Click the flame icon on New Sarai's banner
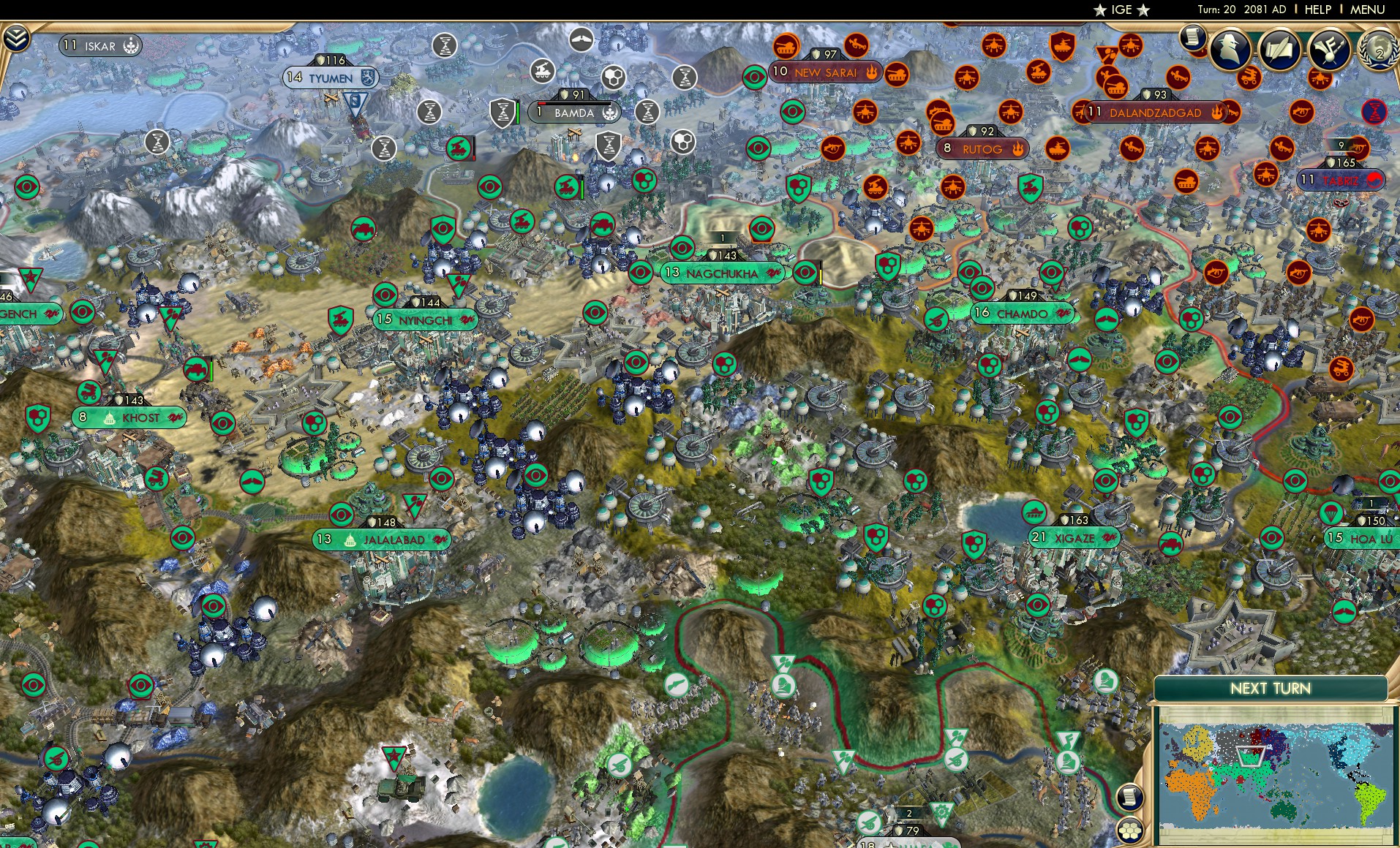1400x848 pixels. pos(872,72)
